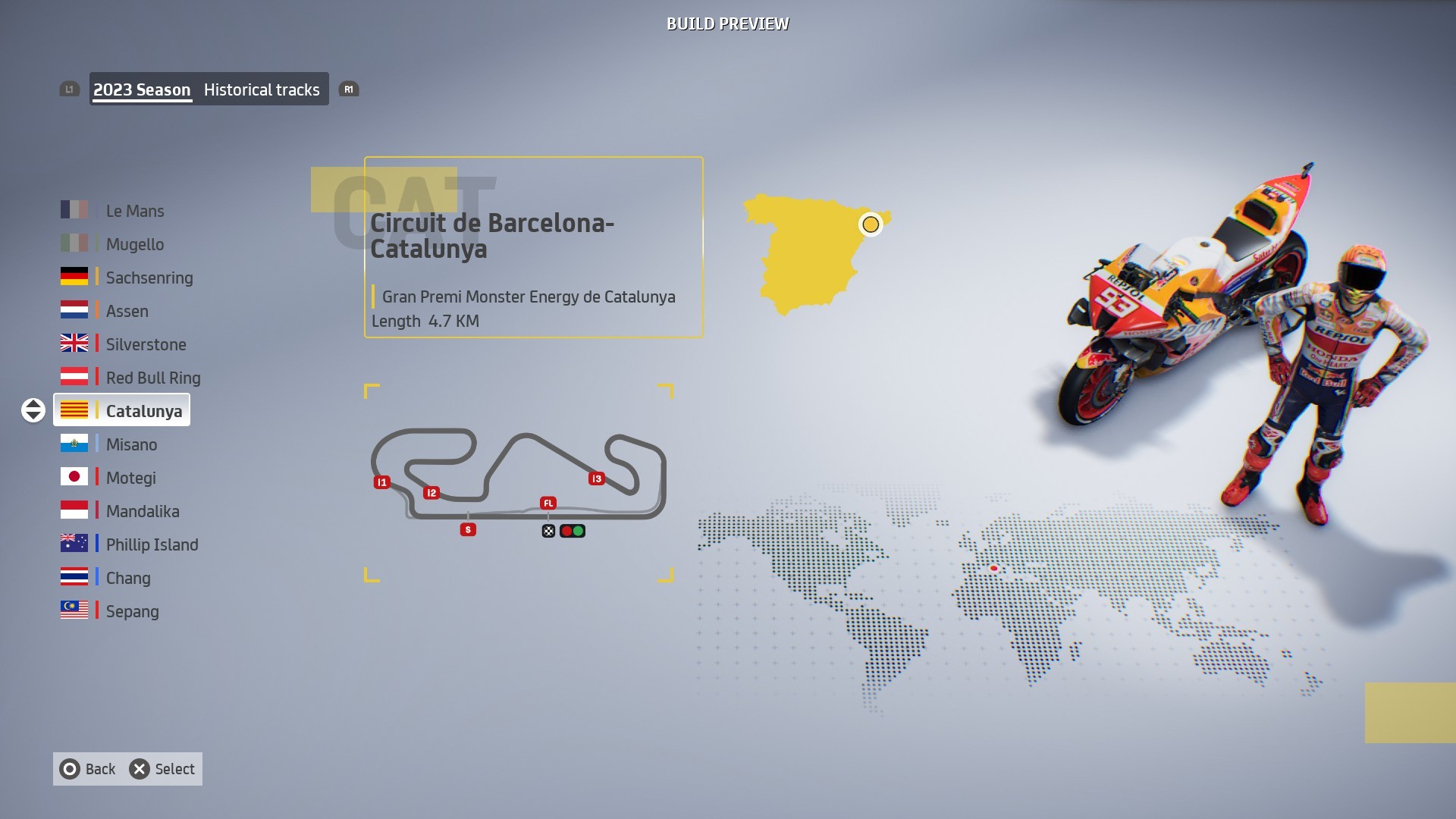The width and height of the screenshot is (1456, 819).
Task: Select the Sachsenring circuit
Action: (x=149, y=278)
